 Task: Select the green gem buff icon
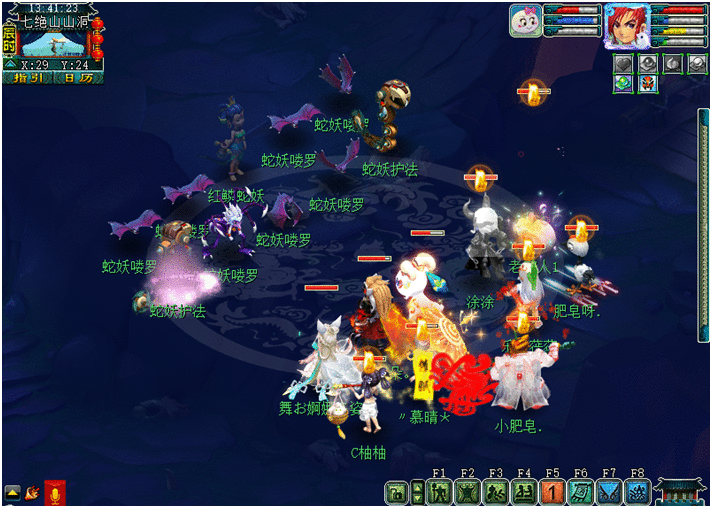click(622, 84)
